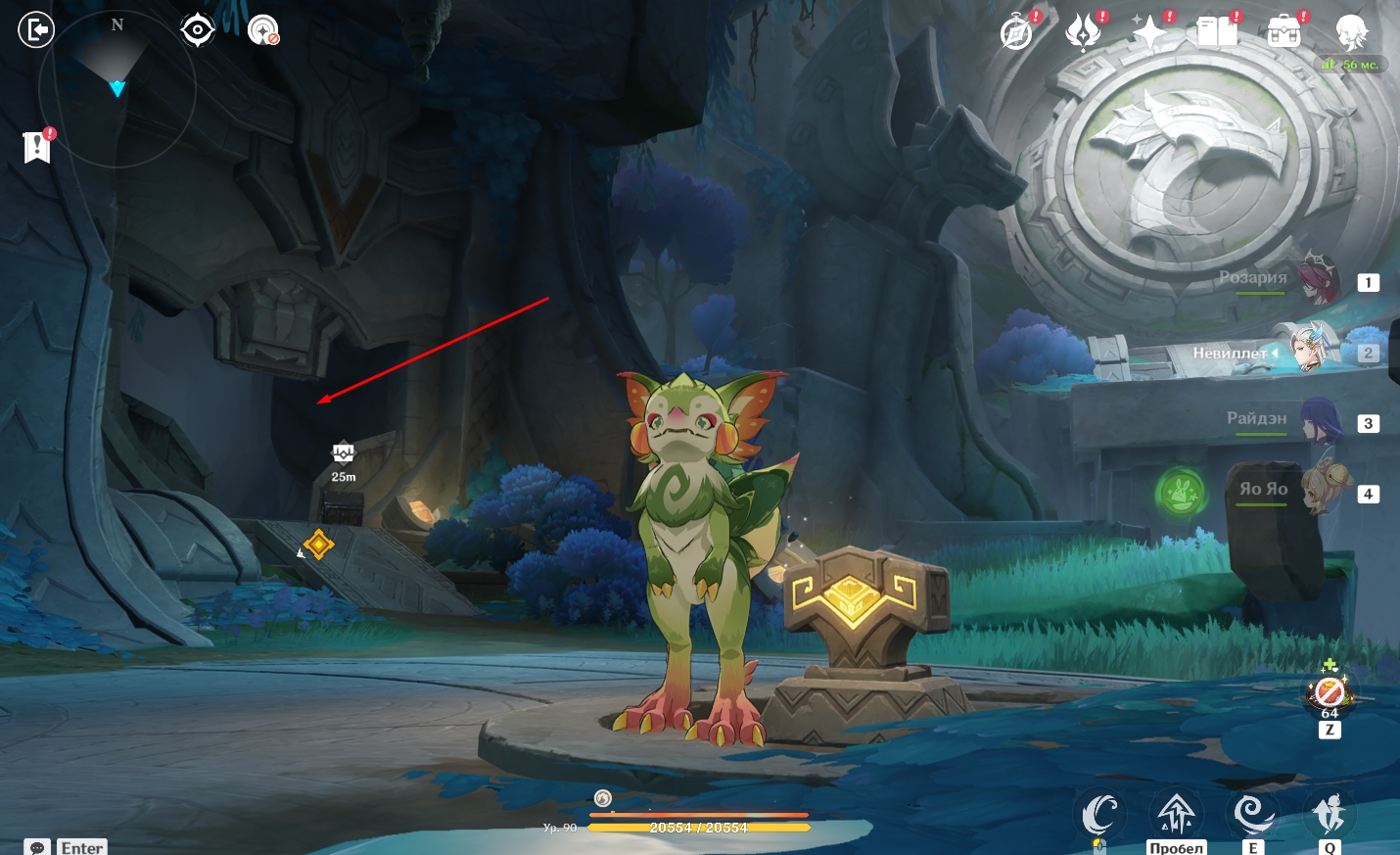This screenshot has height=855, width=1400.
Task: Open the compass Events icon
Action: click(x=1017, y=32)
